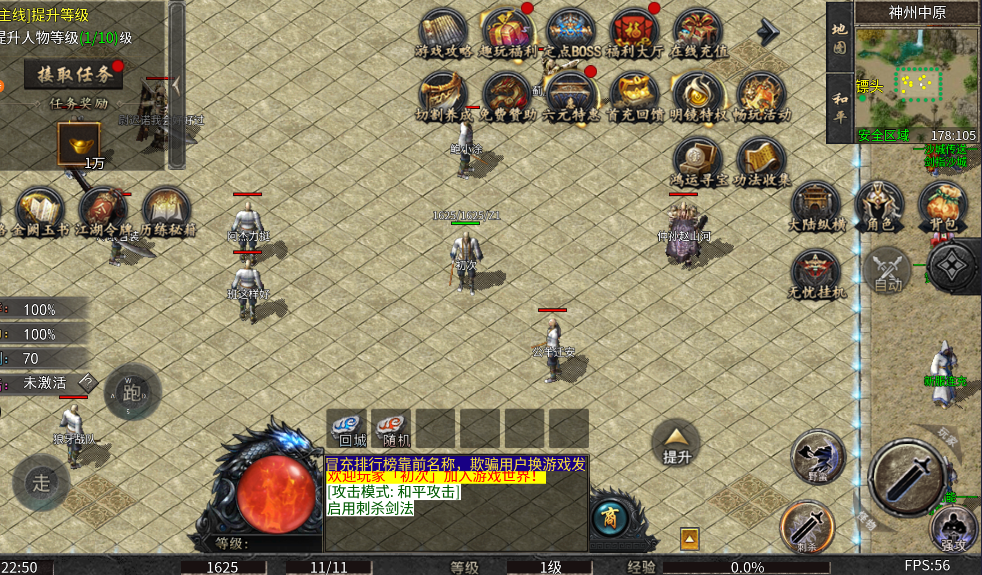The image size is (982, 575).
Task: Open the 趣玩福利 gift box icon
Action: coord(507,31)
